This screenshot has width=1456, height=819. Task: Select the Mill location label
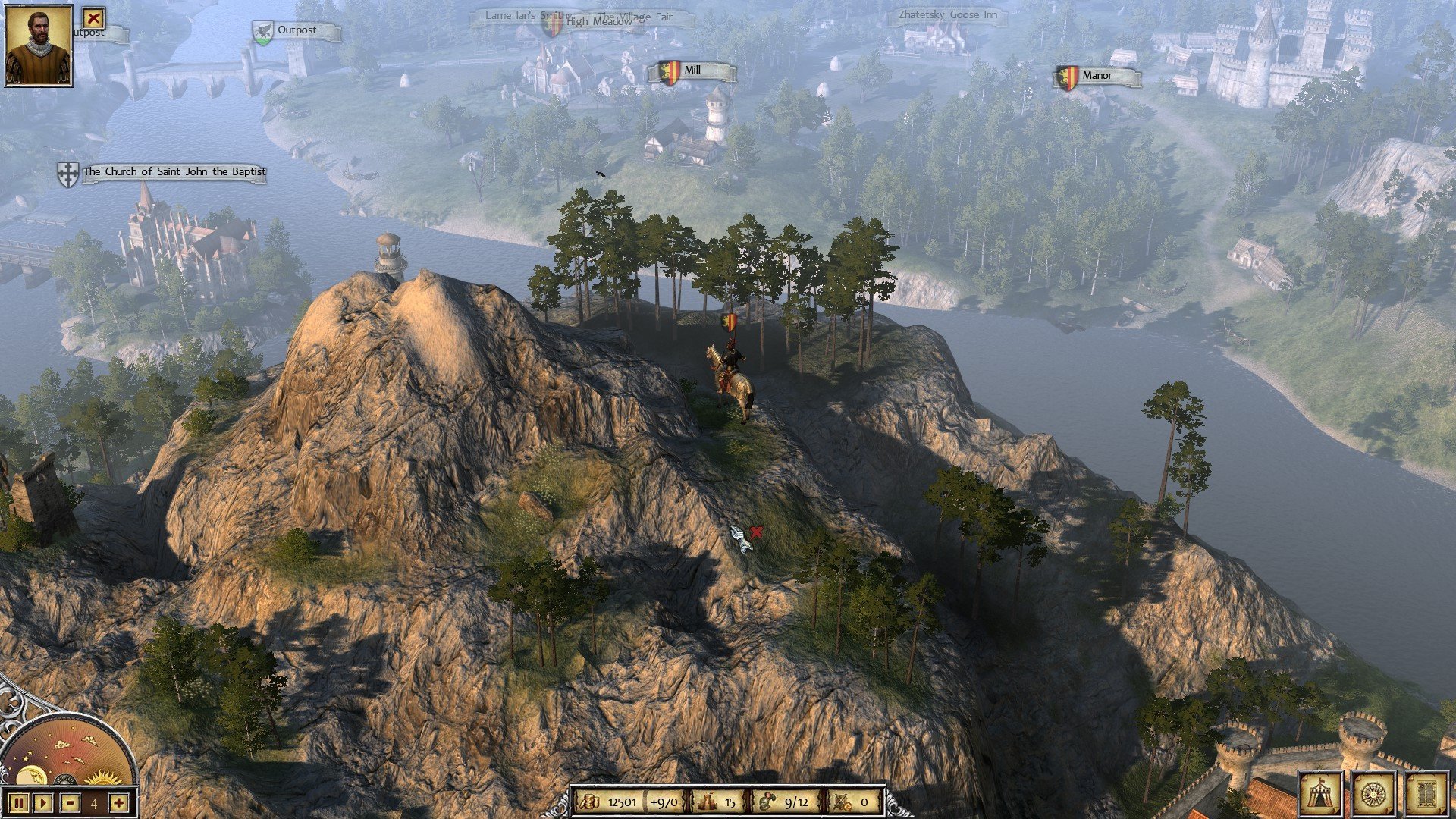[x=692, y=71]
